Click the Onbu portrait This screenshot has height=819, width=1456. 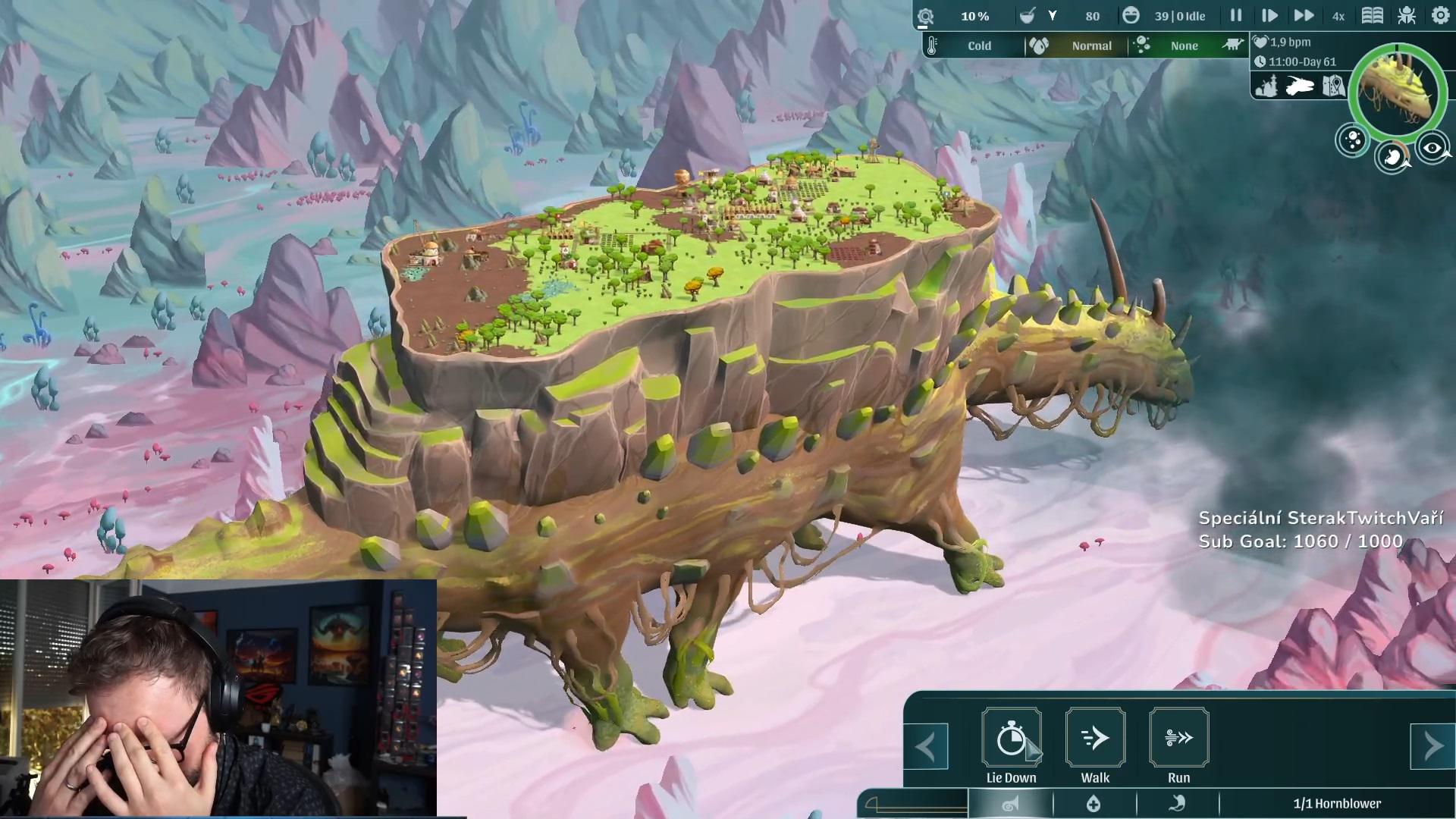[x=1397, y=93]
